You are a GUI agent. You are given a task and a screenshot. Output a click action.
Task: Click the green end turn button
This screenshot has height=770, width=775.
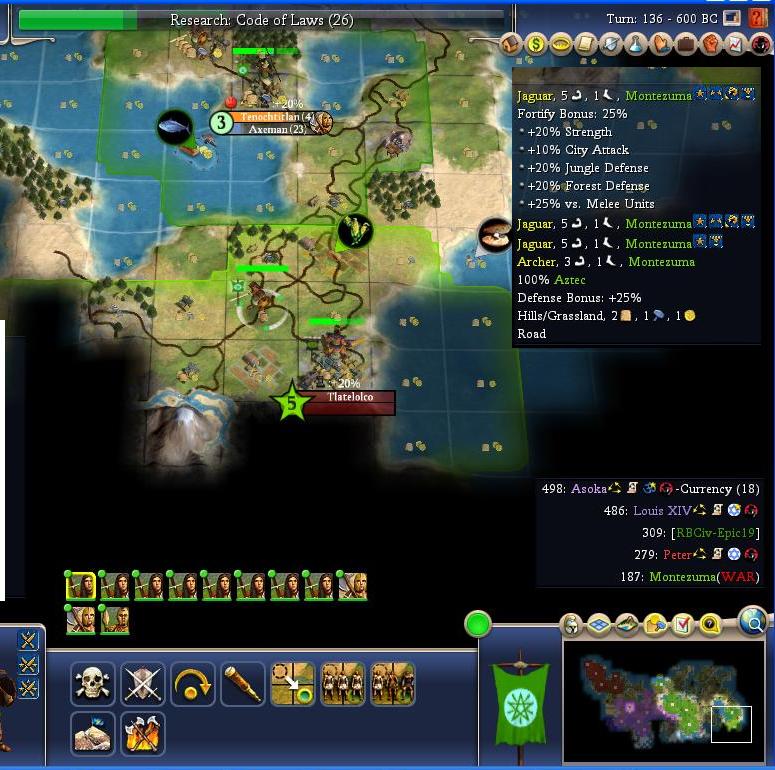point(479,625)
